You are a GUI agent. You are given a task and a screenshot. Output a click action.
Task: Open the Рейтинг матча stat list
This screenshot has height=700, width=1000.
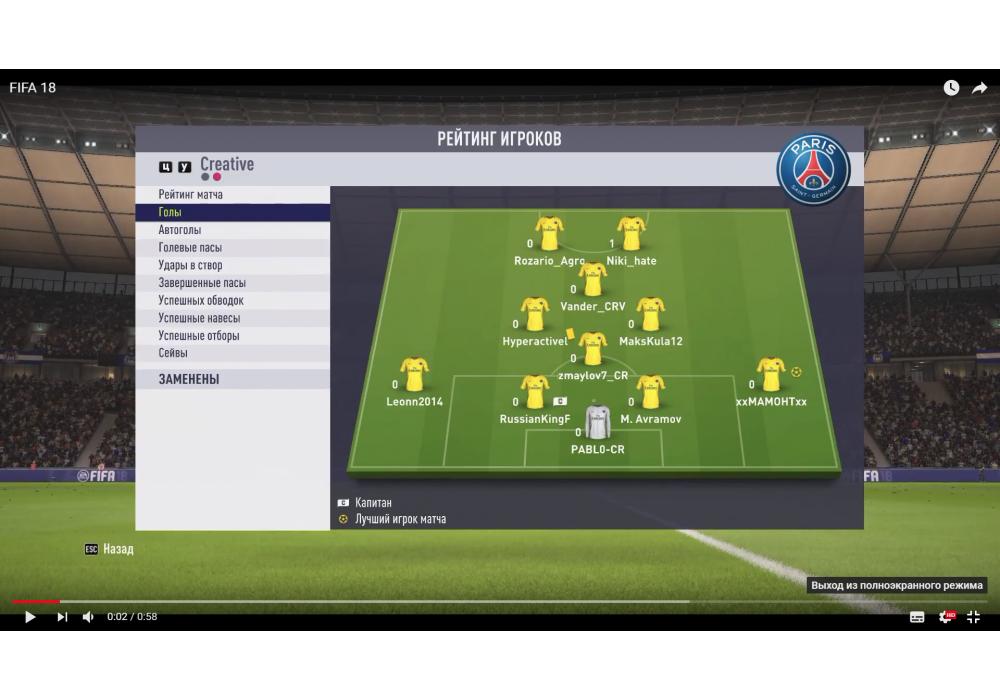coord(191,195)
